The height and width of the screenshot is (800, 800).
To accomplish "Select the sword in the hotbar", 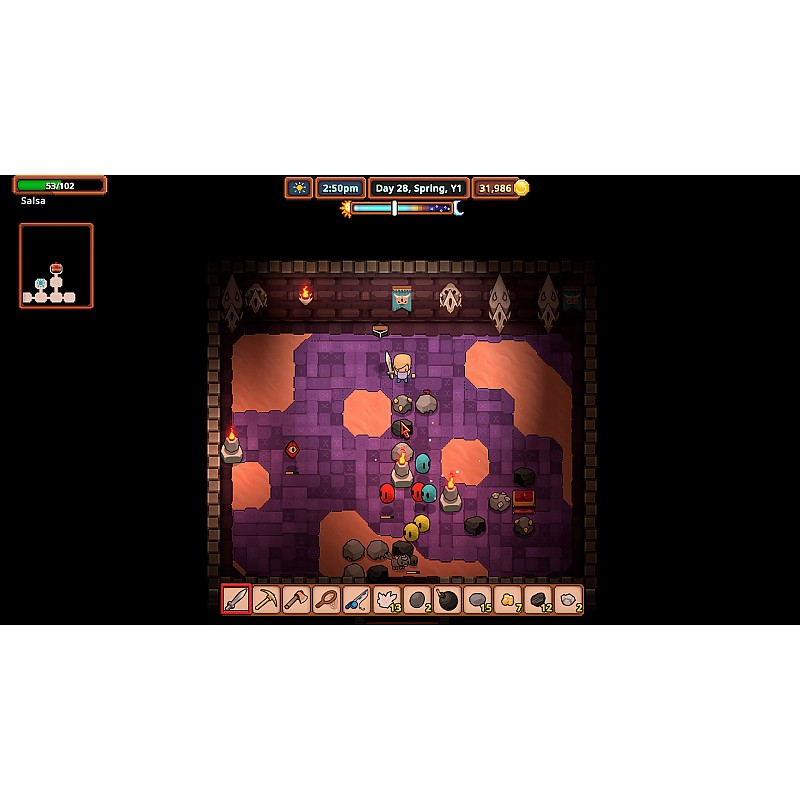I will coord(236,600).
